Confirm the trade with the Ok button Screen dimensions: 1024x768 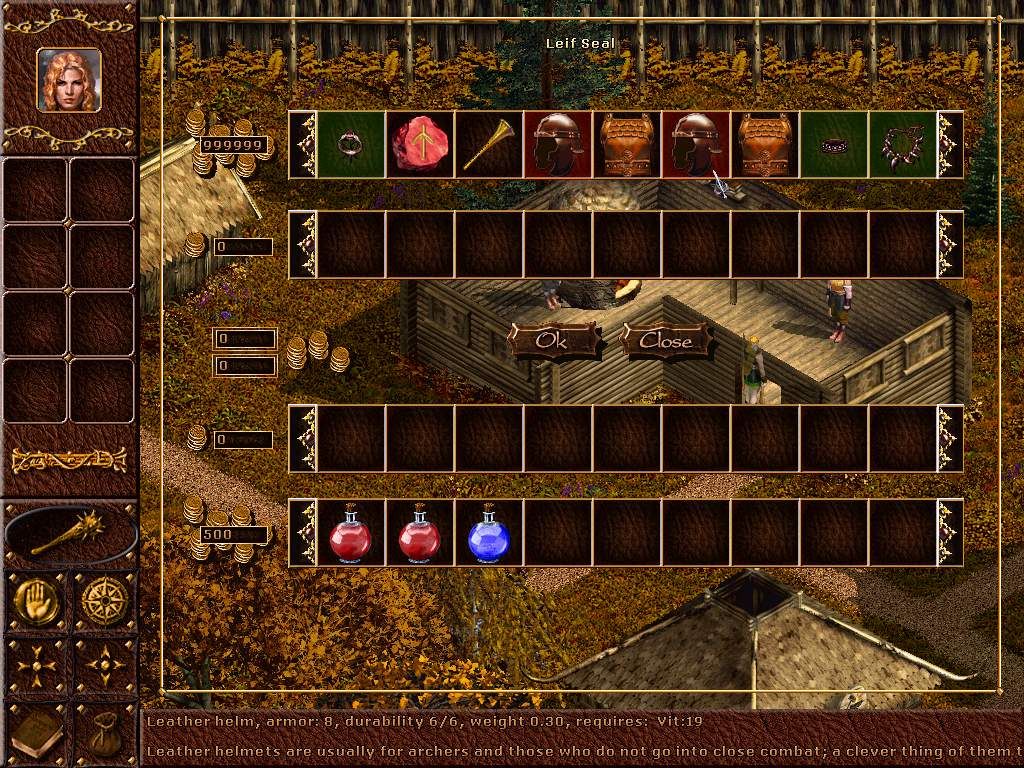553,340
